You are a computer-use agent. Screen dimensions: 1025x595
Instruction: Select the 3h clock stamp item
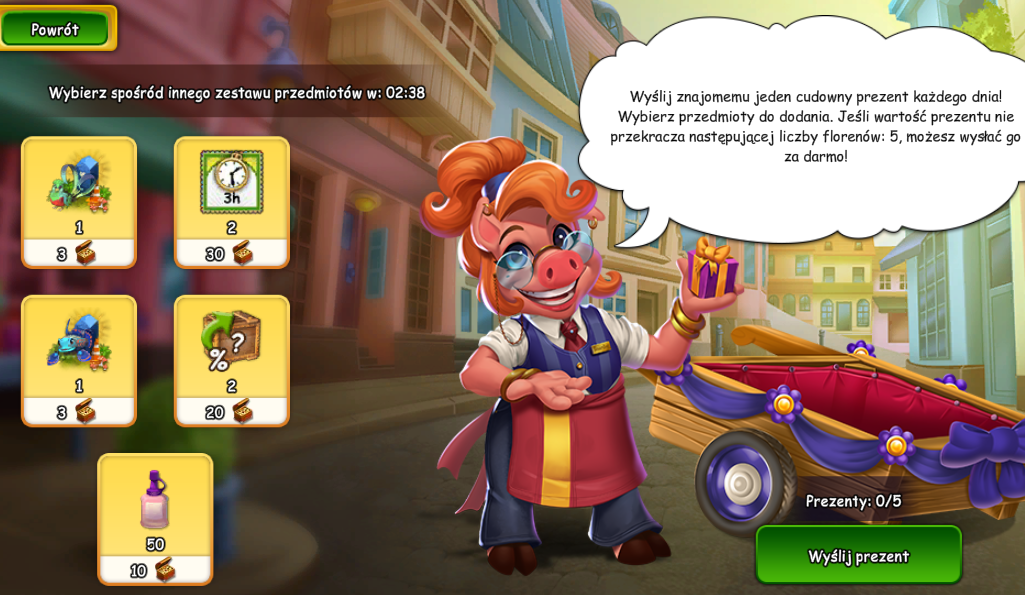click(x=231, y=201)
